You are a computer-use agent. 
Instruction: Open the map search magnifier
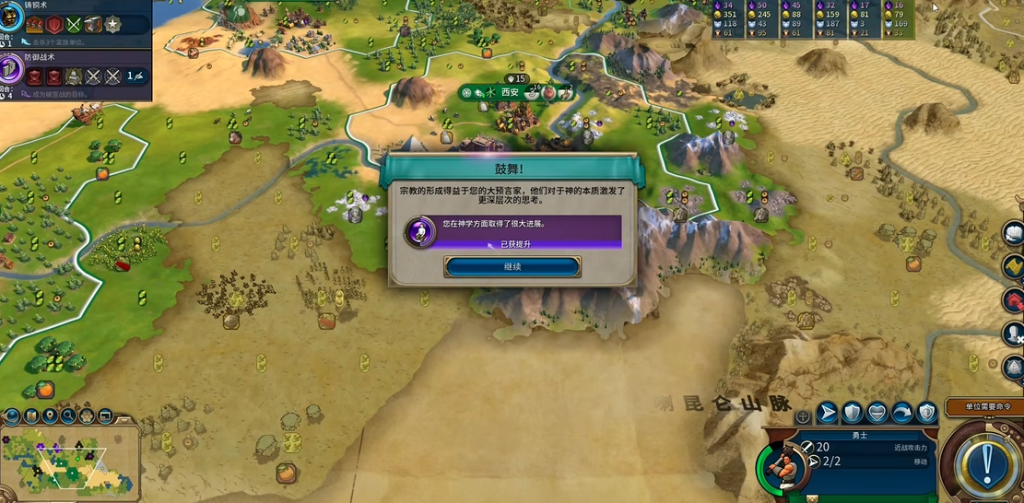click(67, 415)
